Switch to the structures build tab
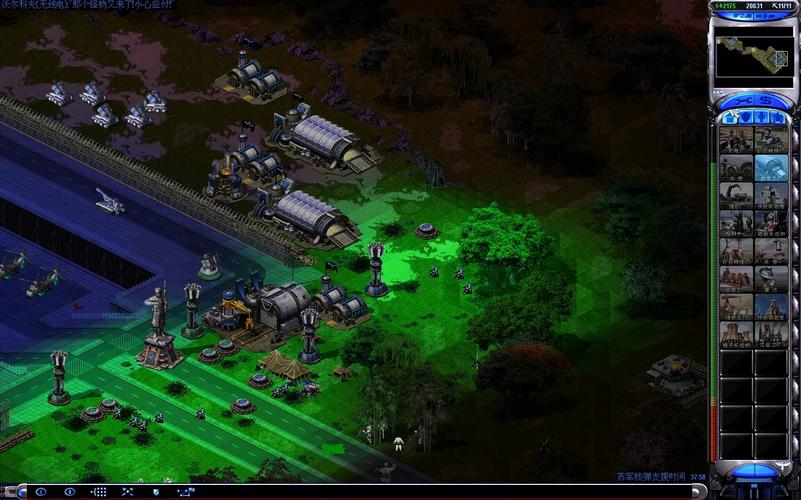 tap(730, 118)
